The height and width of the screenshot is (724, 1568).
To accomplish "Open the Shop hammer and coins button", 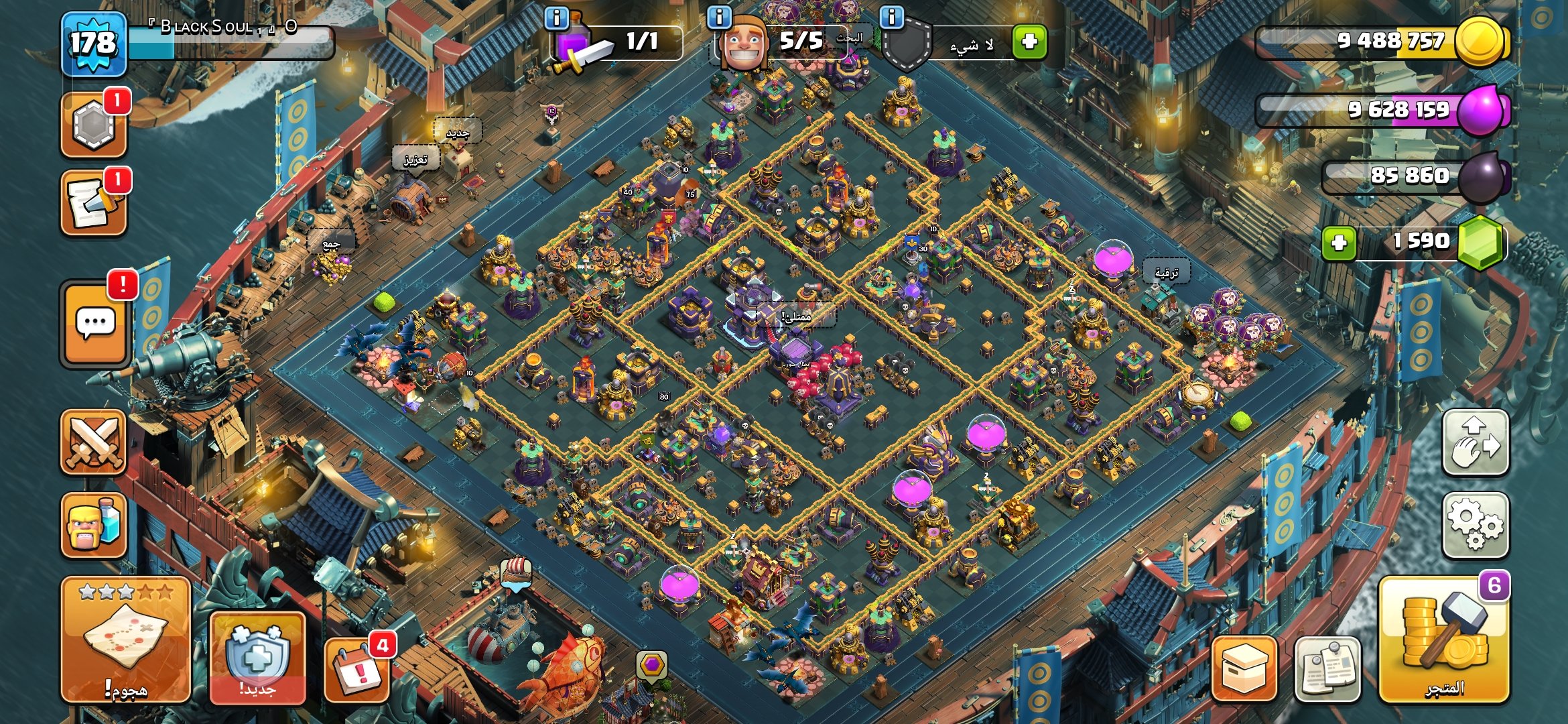I will point(1444,640).
